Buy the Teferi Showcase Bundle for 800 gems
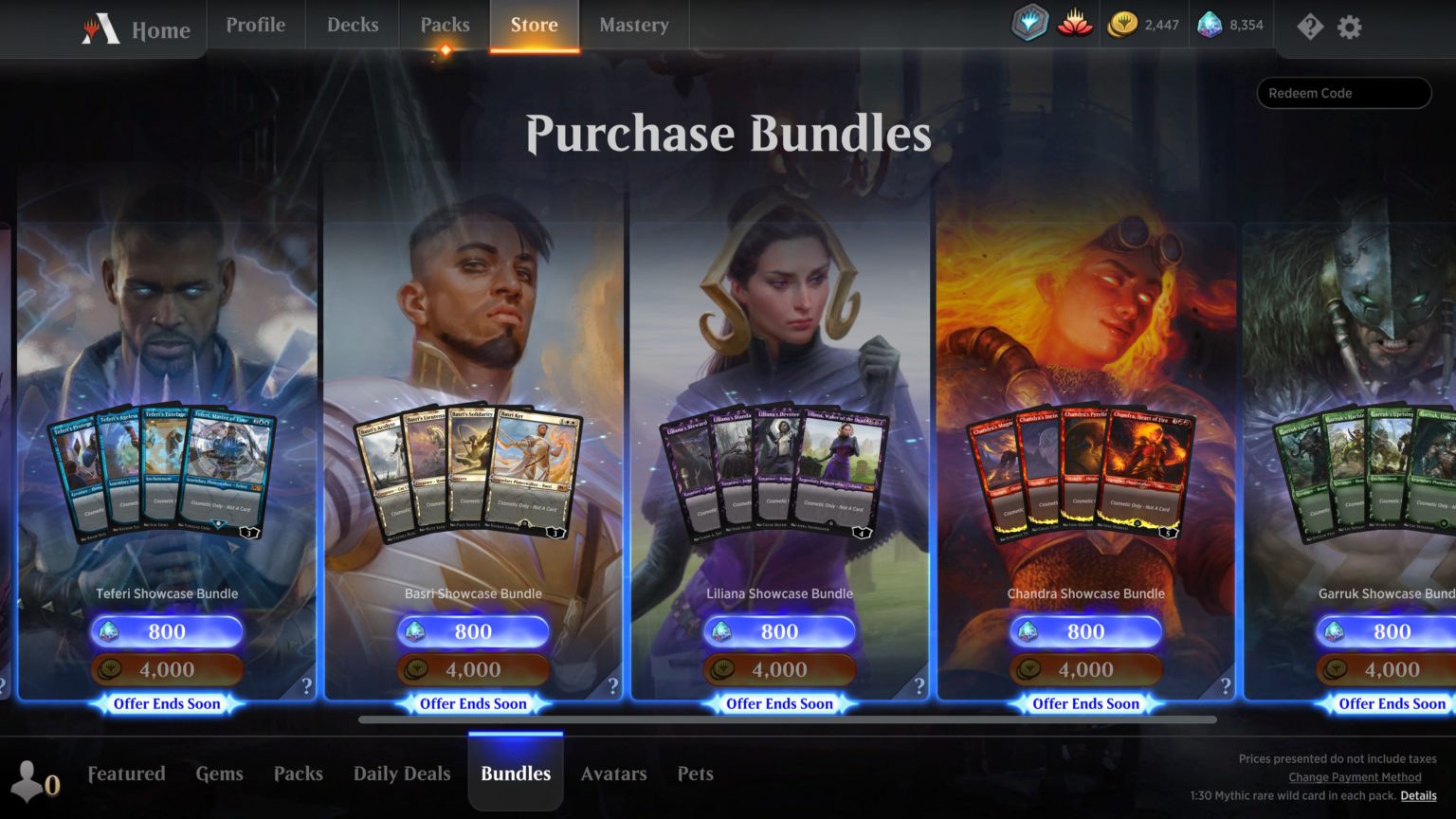This screenshot has width=1456, height=819. 166,631
